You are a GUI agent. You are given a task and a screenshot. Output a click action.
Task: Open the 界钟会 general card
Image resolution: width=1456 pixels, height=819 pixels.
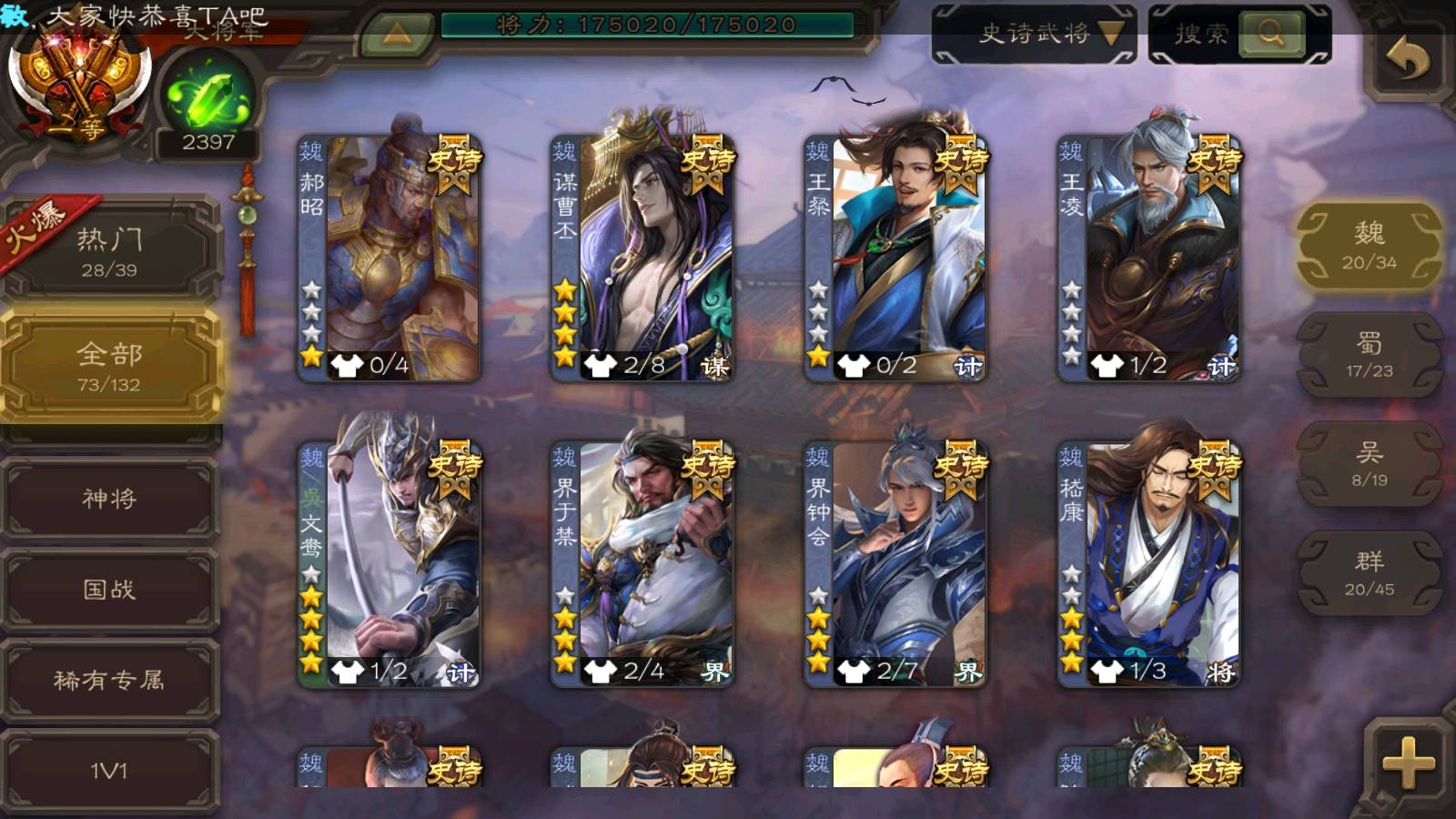[x=895, y=564]
